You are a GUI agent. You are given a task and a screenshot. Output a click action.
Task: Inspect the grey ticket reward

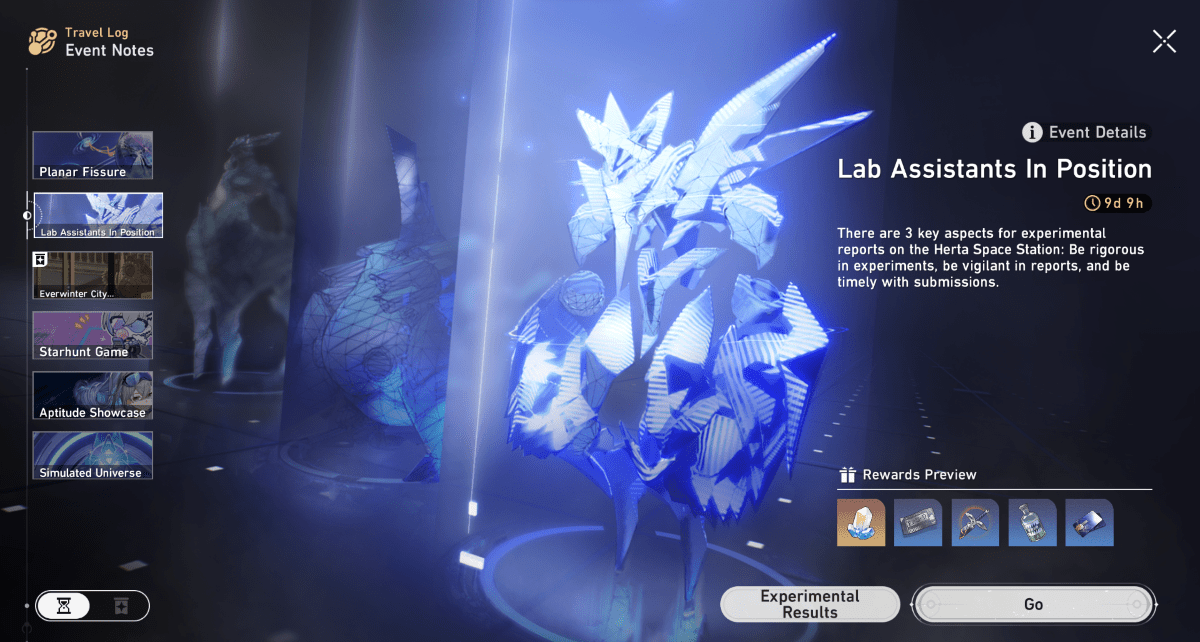click(918, 522)
